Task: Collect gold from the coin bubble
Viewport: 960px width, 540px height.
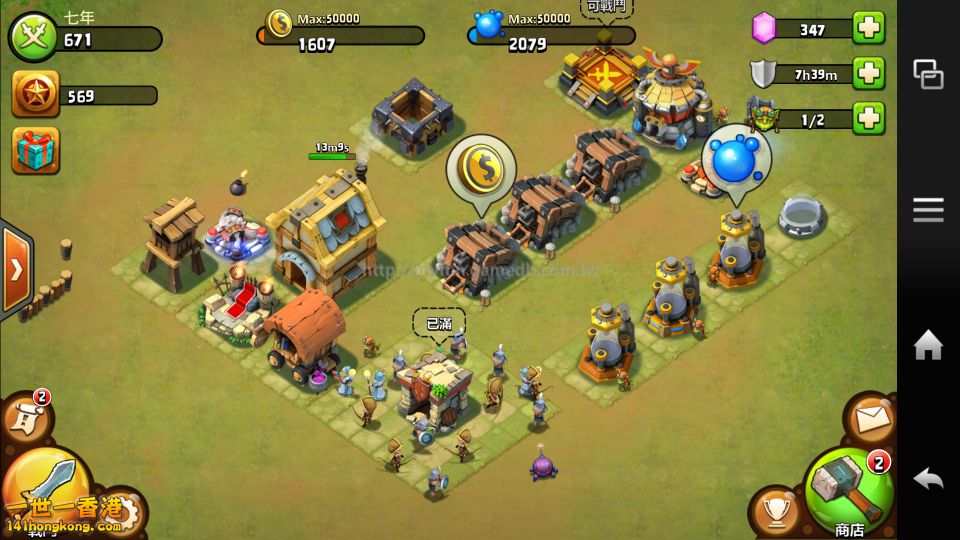Action: (x=481, y=168)
